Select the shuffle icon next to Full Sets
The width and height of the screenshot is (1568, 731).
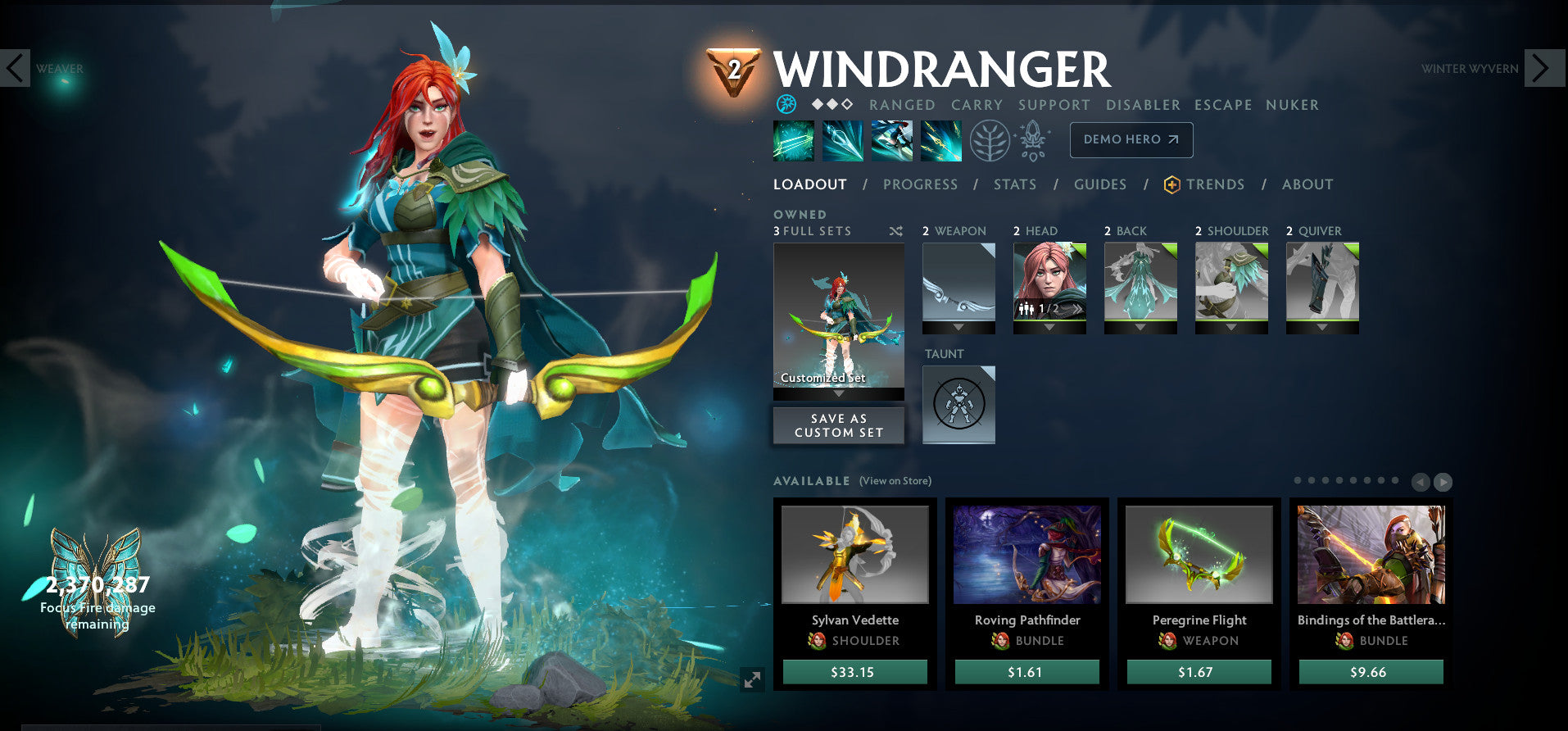click(x=895, y=231)
